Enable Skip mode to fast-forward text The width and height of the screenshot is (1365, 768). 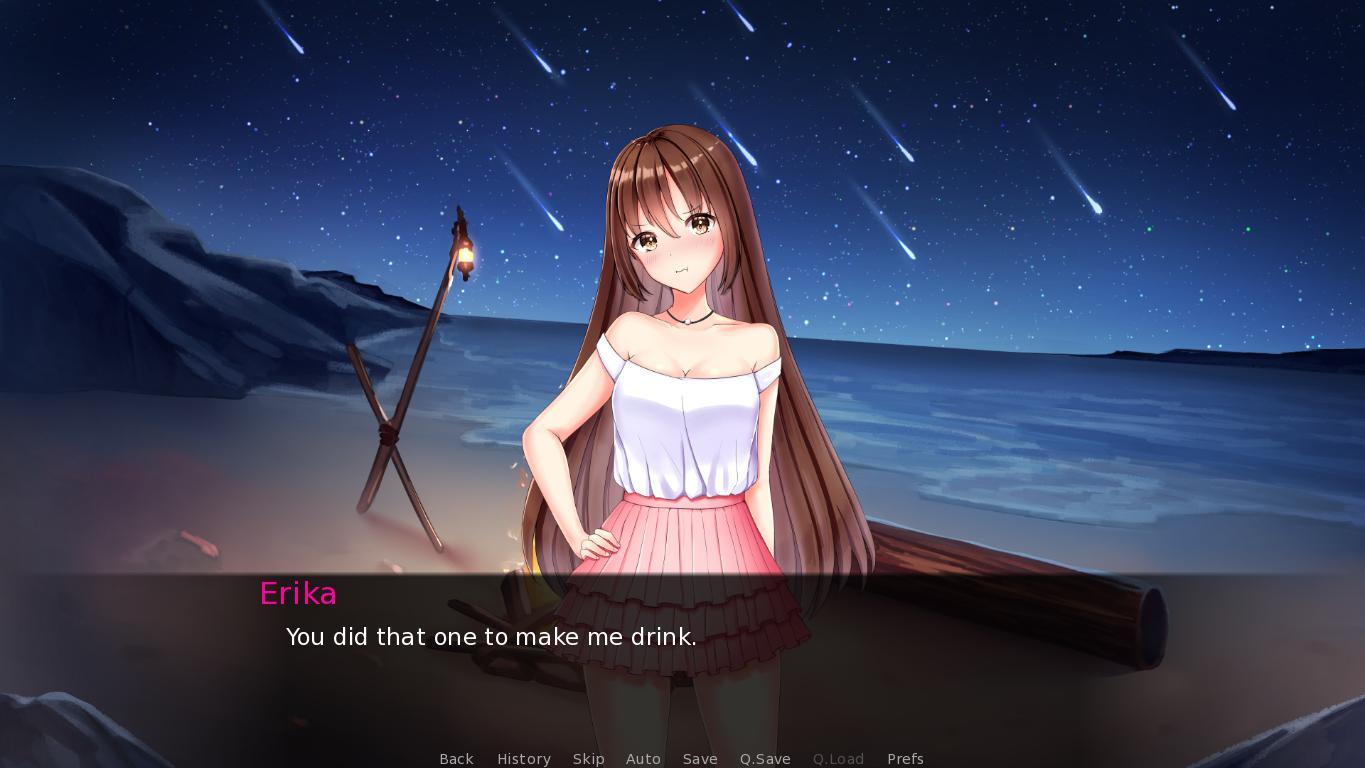589,759
